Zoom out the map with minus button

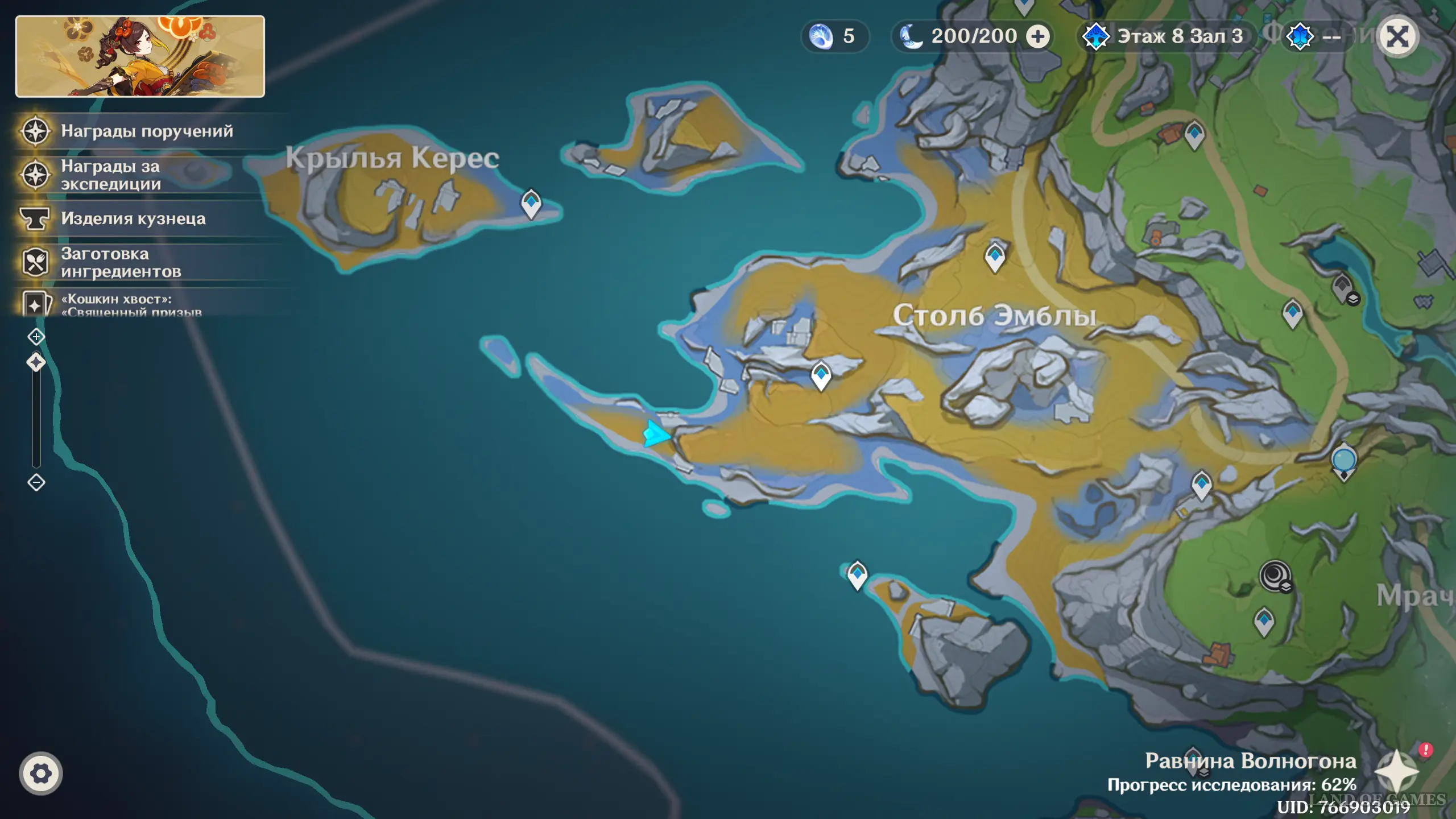[36, 483]
